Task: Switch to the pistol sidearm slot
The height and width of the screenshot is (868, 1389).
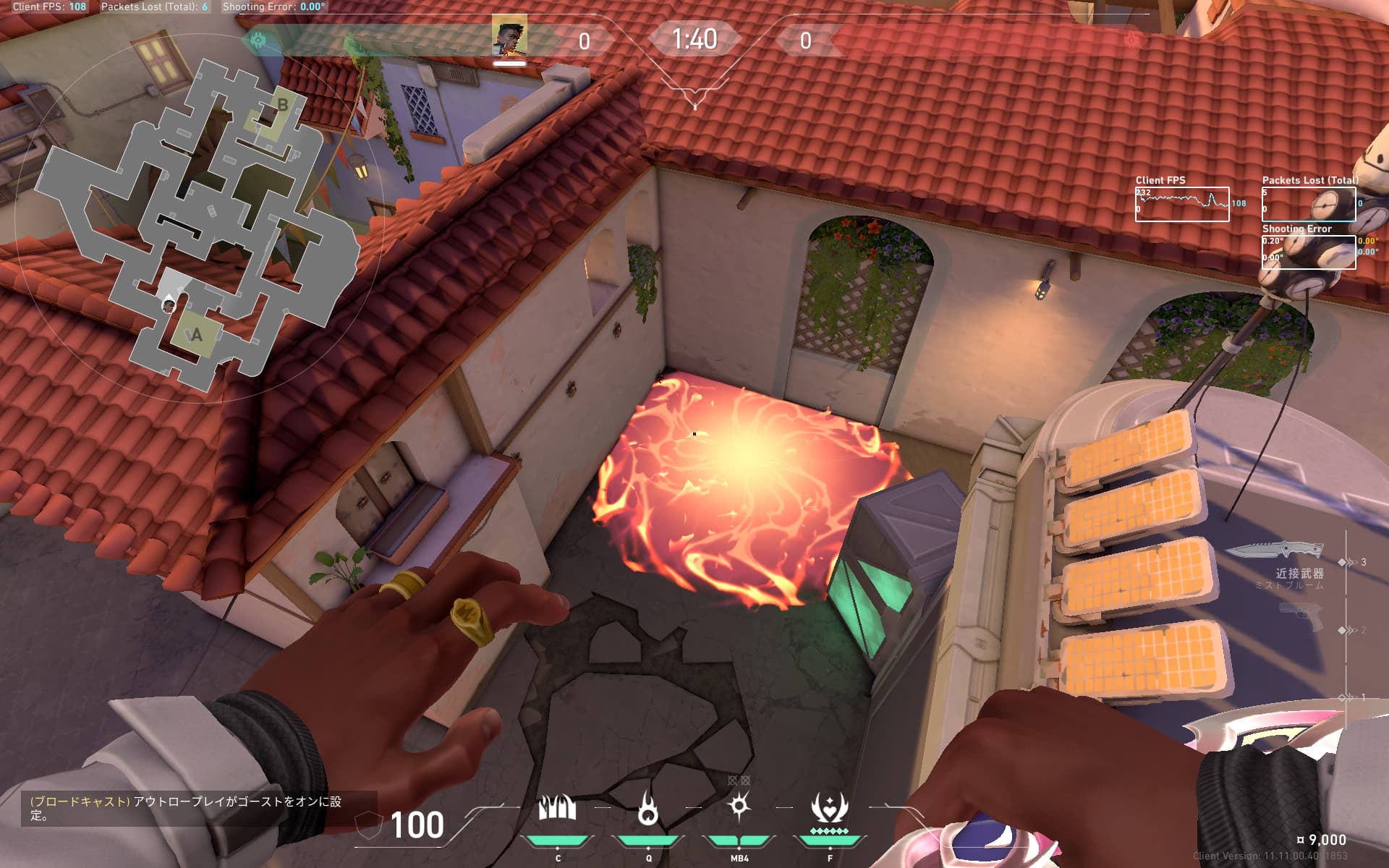Action: pyautogui.click(x=1301, y=617)
